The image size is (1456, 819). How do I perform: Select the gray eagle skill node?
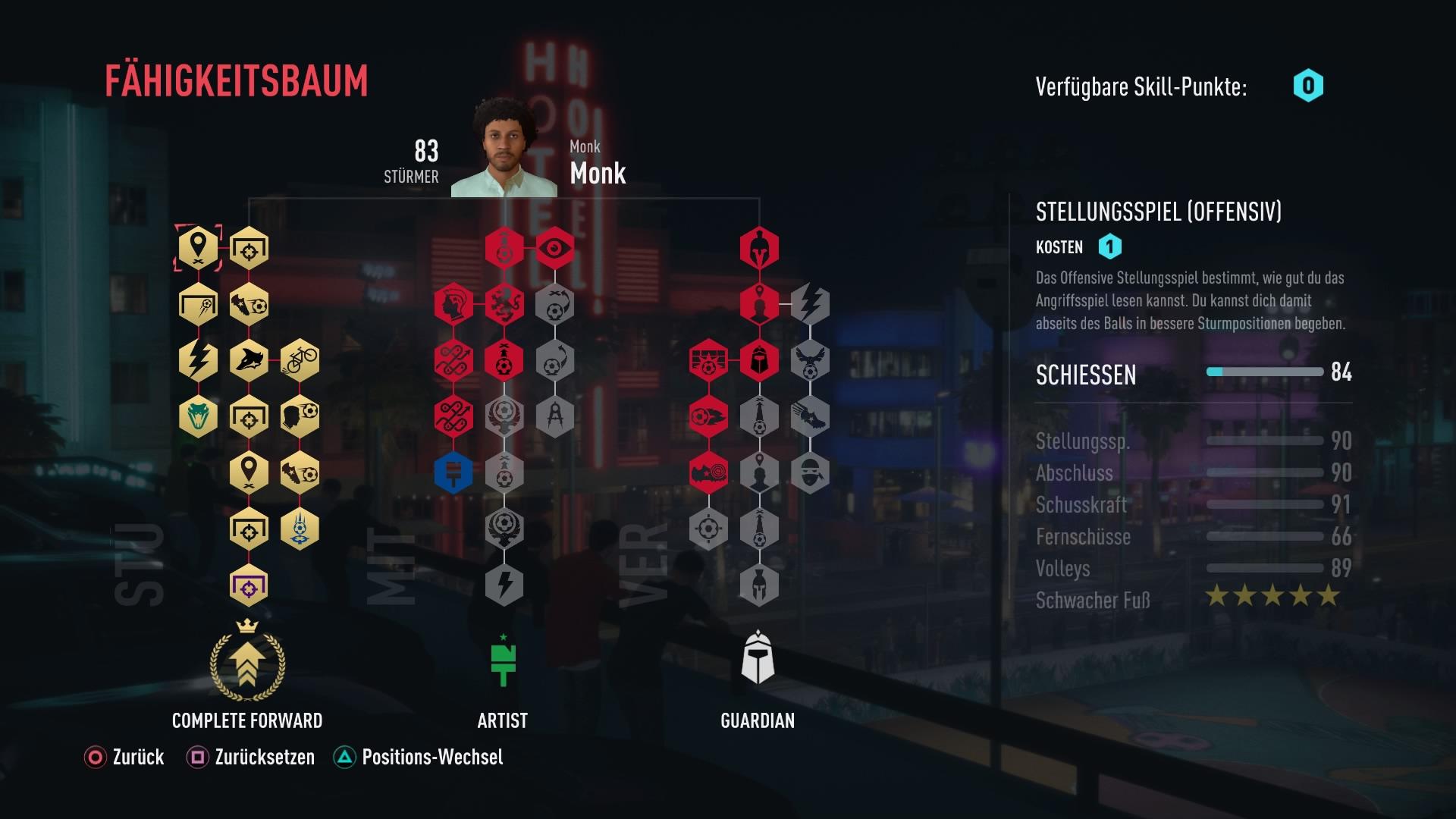coord(810,360)
